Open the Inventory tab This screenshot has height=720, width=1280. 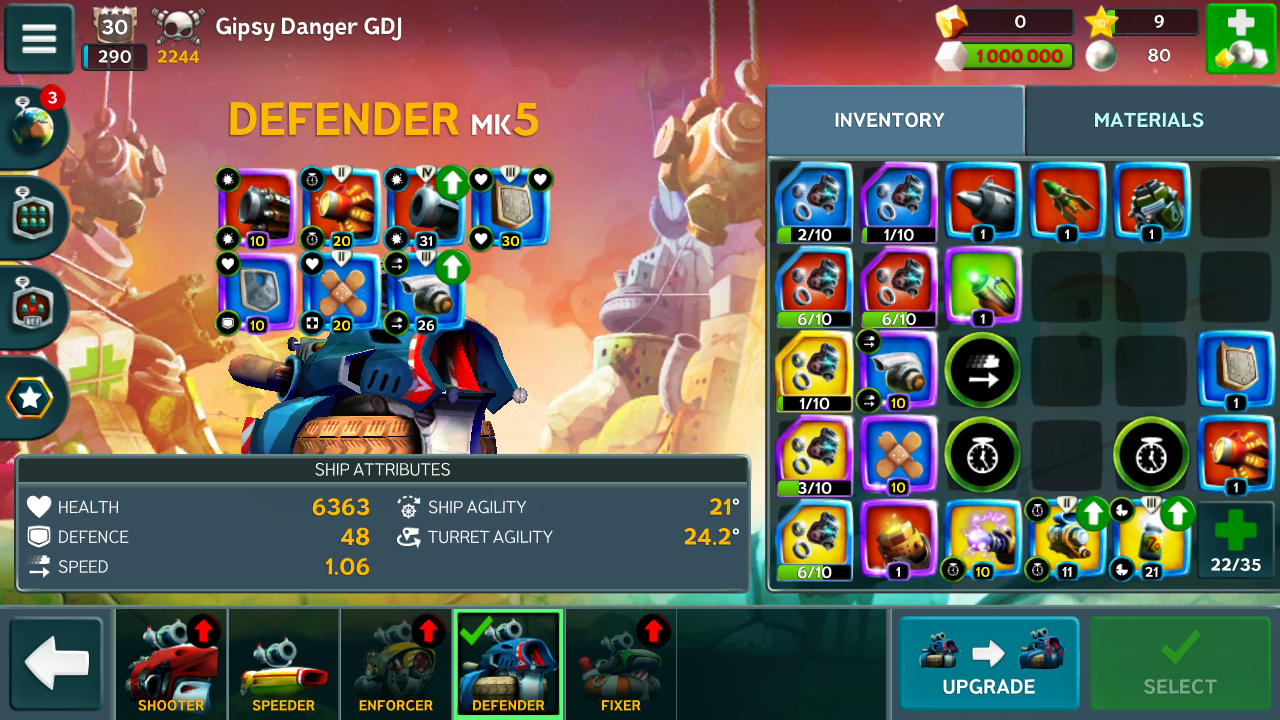point(889,120)
